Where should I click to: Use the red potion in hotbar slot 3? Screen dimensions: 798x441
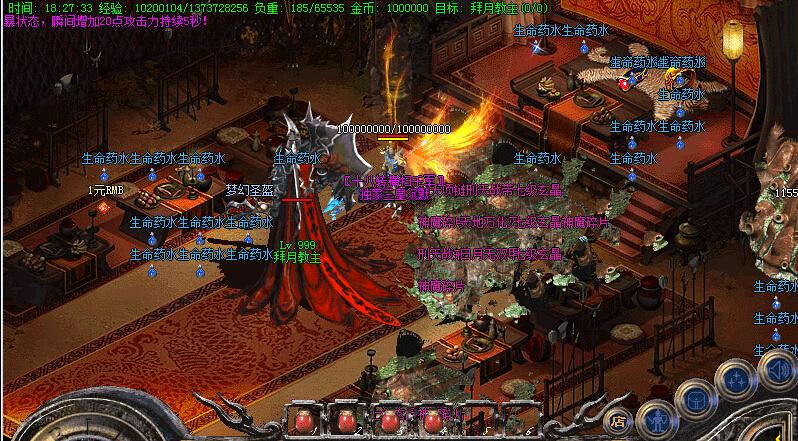391,422
